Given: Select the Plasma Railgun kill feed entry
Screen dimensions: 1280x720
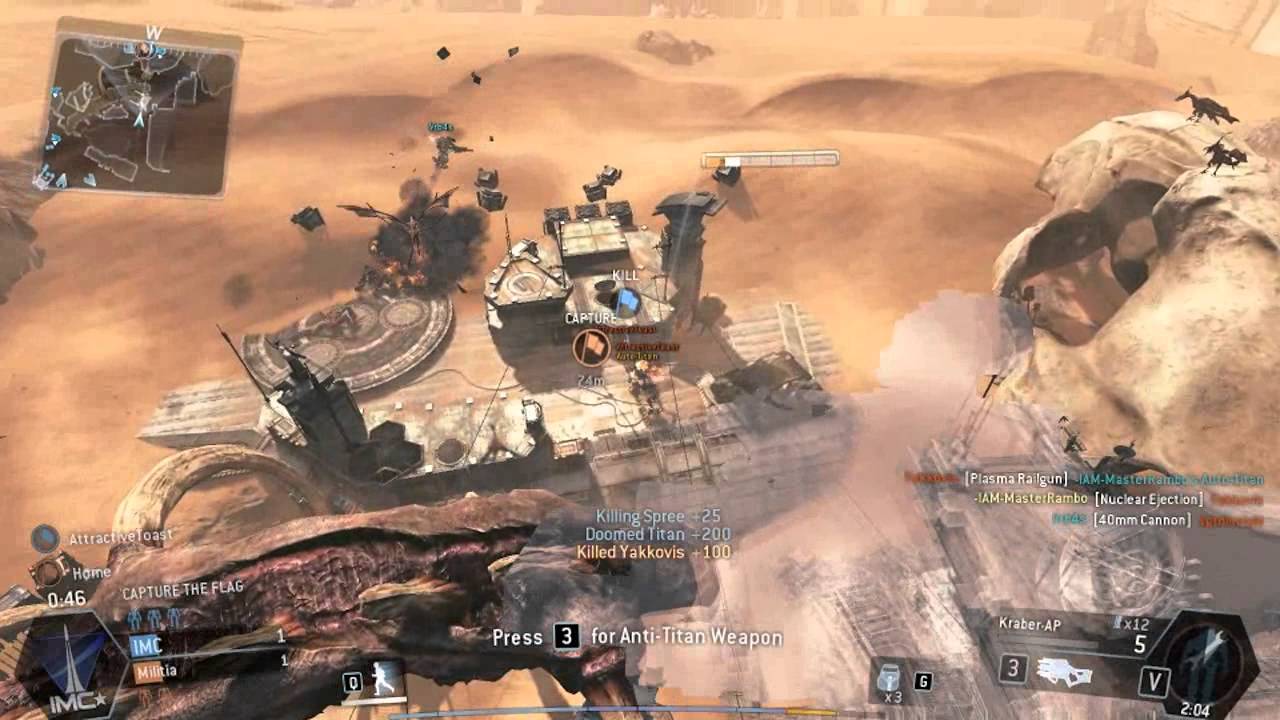Looking at the screenshot, I should (1015, 479).
